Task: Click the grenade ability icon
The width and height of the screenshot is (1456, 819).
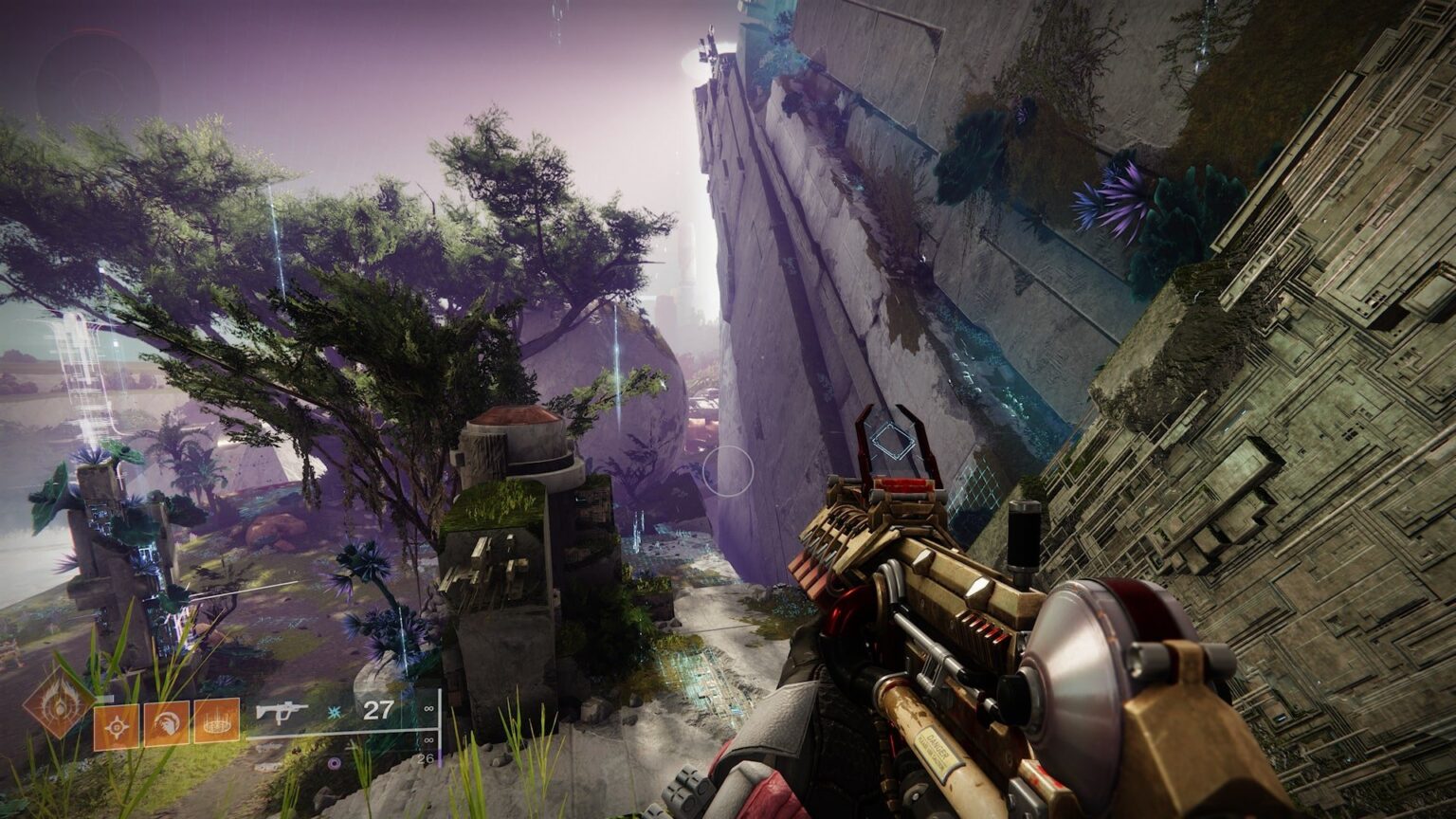Action: tap(118, 725)
